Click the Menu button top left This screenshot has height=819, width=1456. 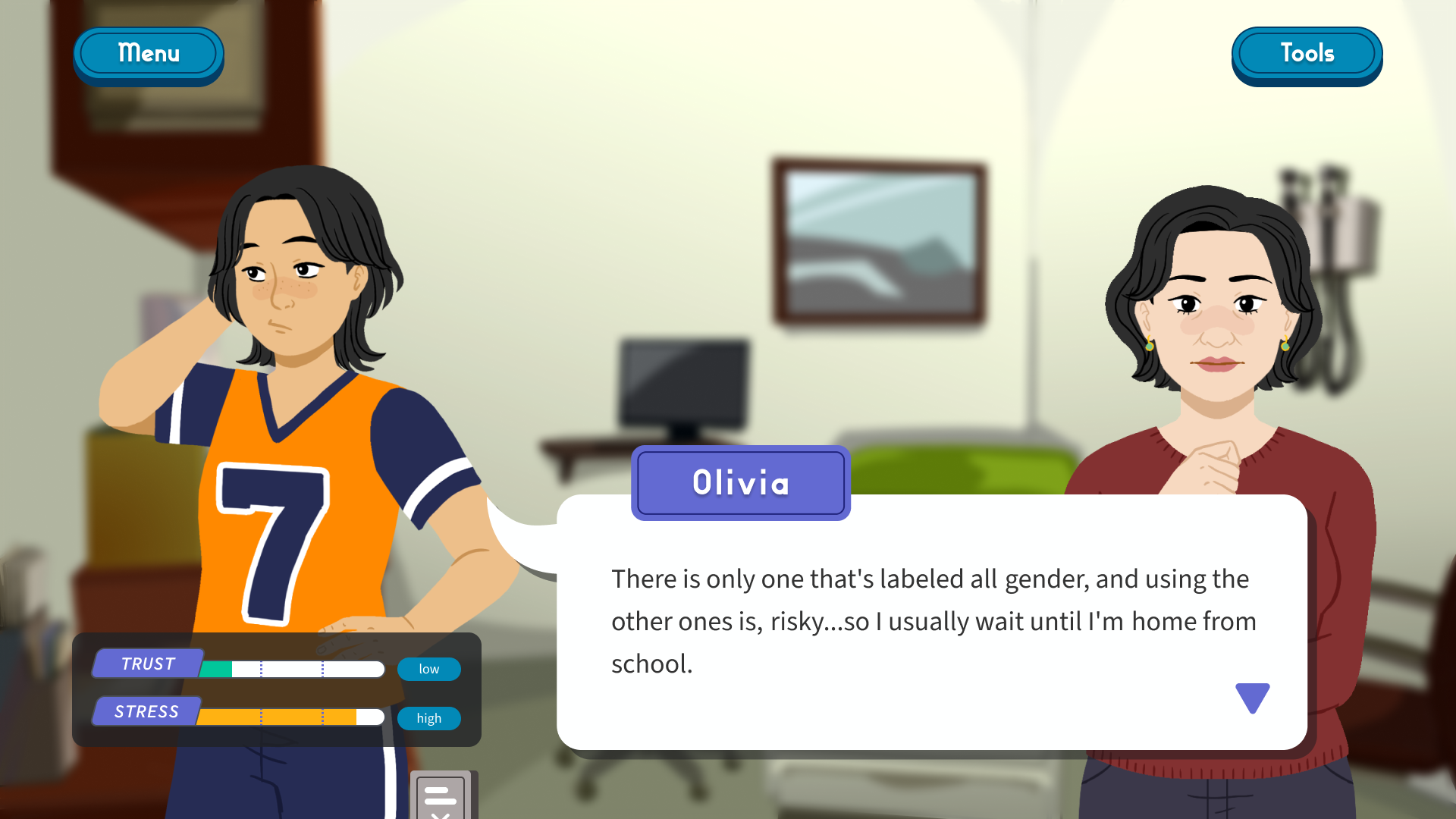(148, 54)
